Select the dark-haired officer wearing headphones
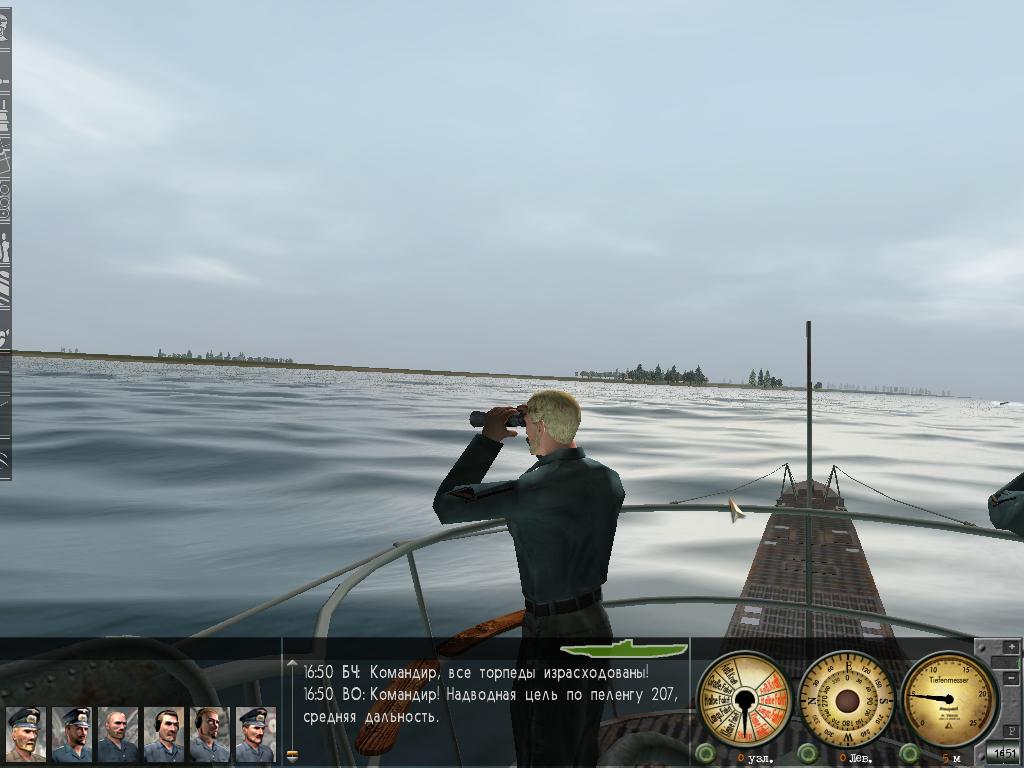1024x768 pixels. (163, 735)
